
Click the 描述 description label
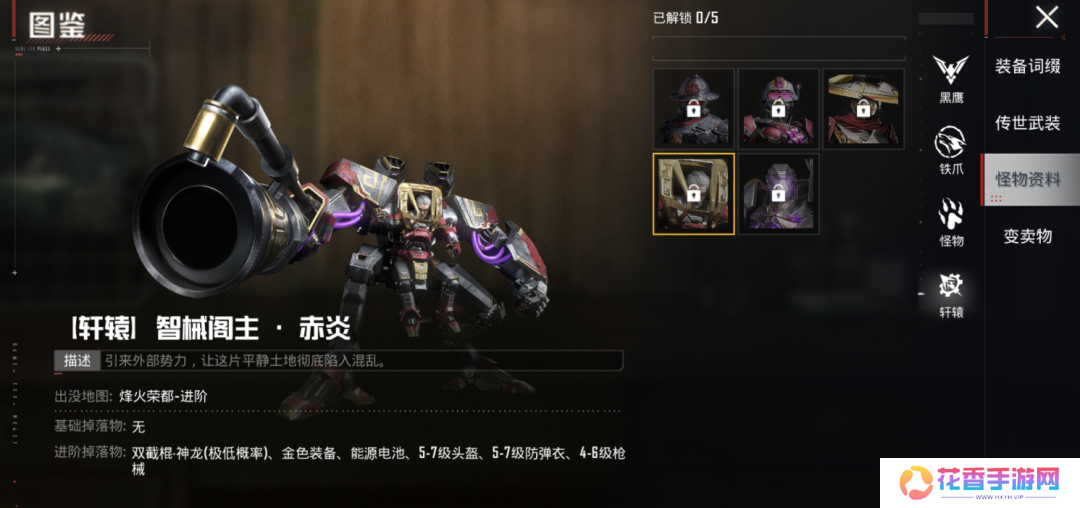click(77, 360)
